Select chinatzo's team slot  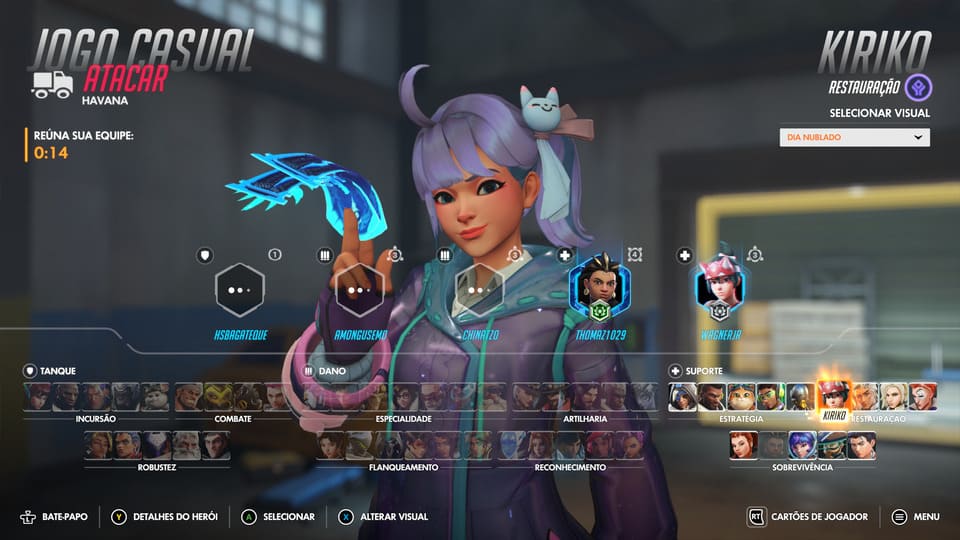(479, 290)
